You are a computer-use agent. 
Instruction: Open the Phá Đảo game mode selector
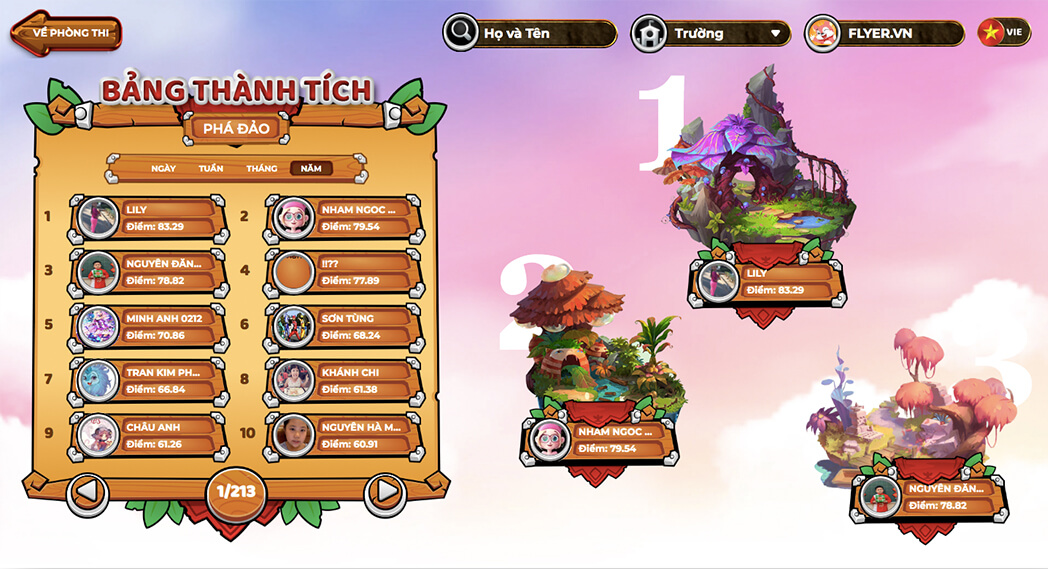[237, 128]
